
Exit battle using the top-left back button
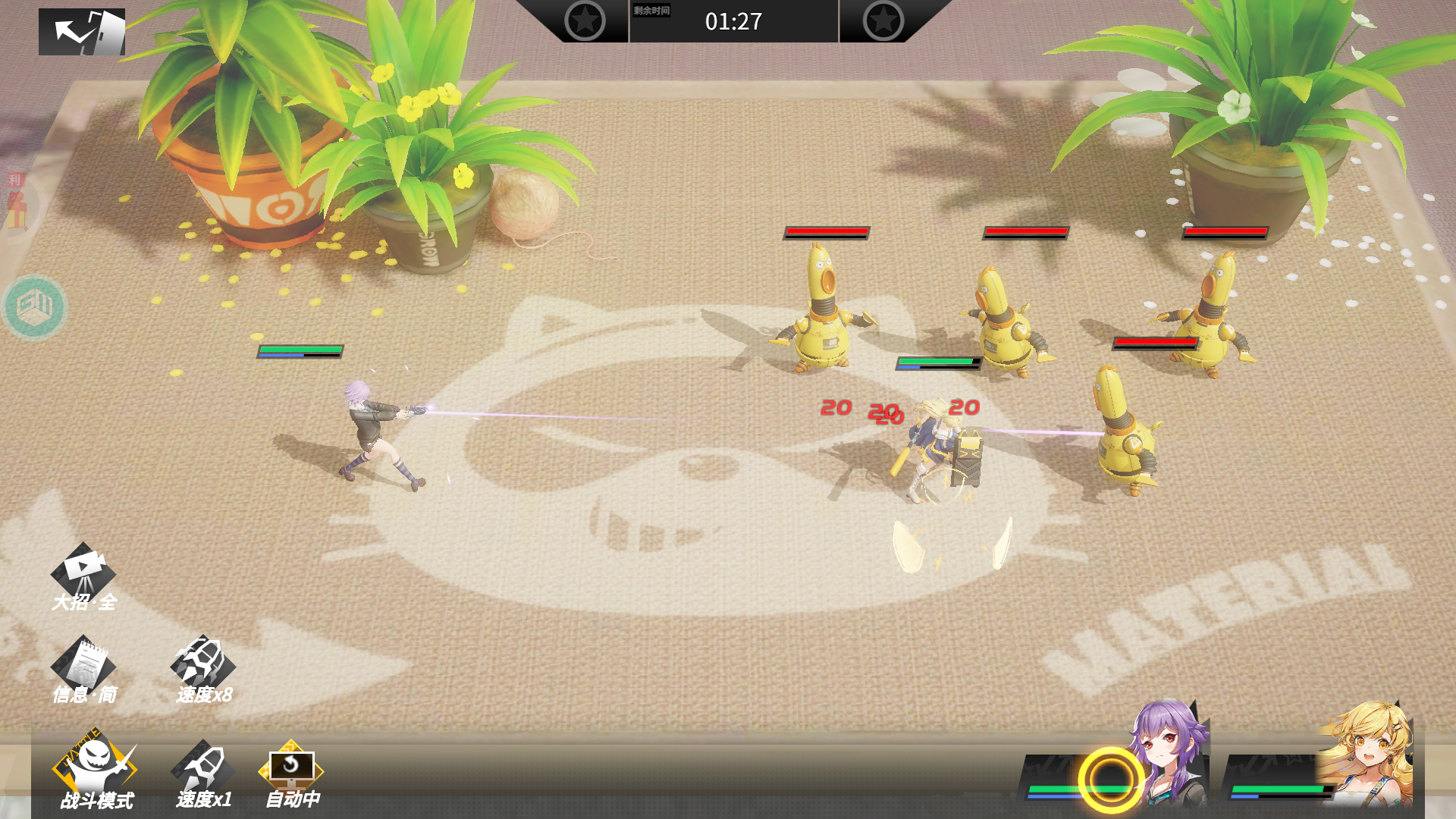(82, 32)
